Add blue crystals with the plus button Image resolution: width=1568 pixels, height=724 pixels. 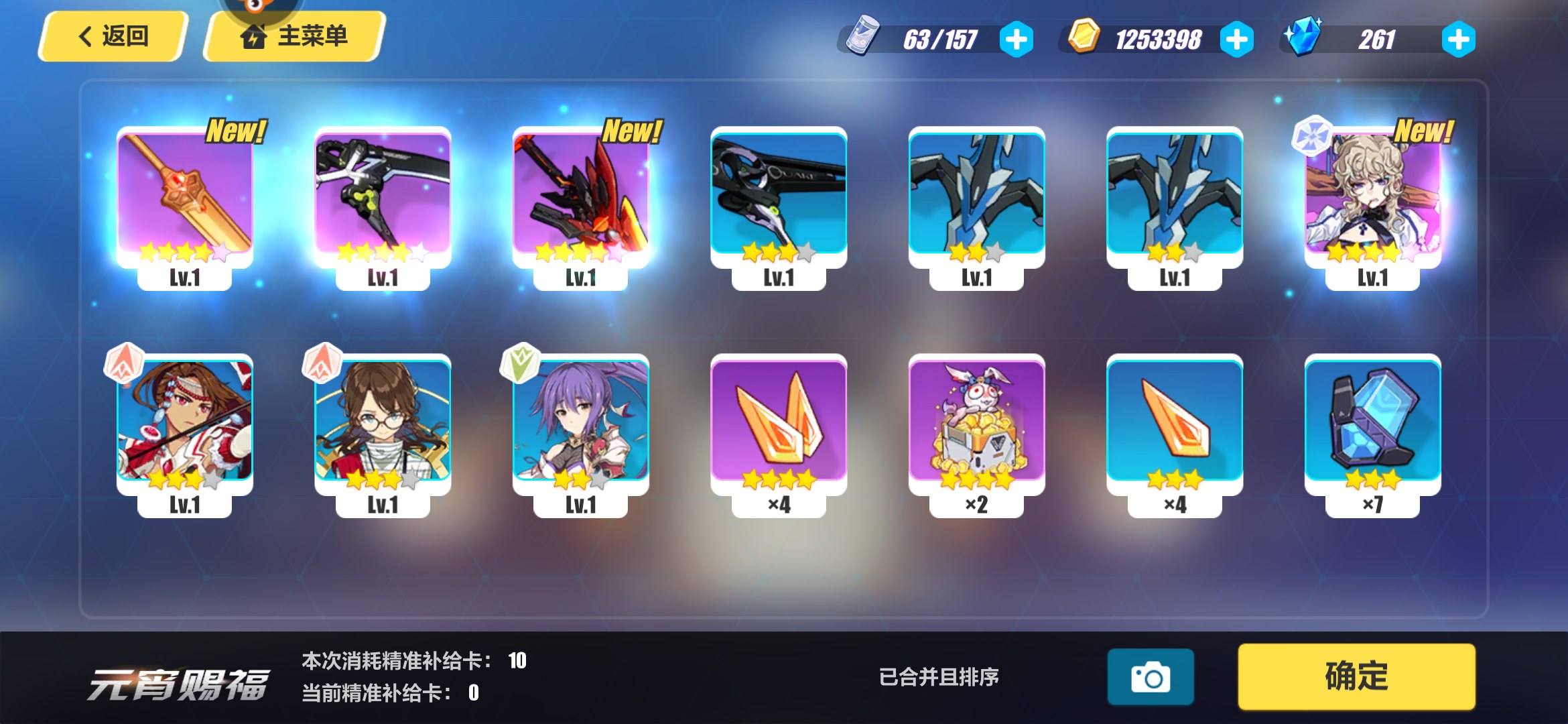(x=1458, y=40)
